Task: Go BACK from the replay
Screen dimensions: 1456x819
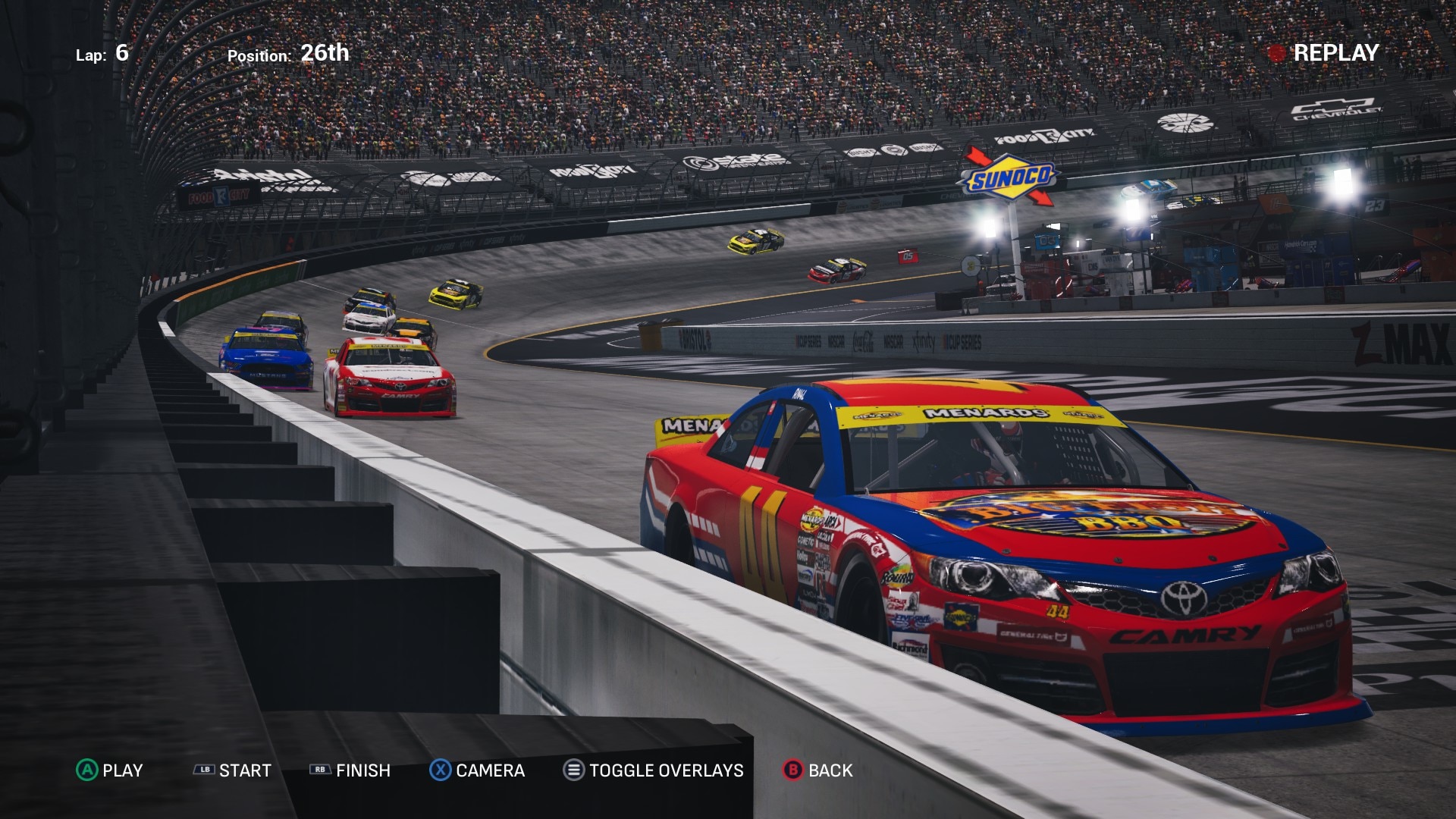Action: (817, 770)
